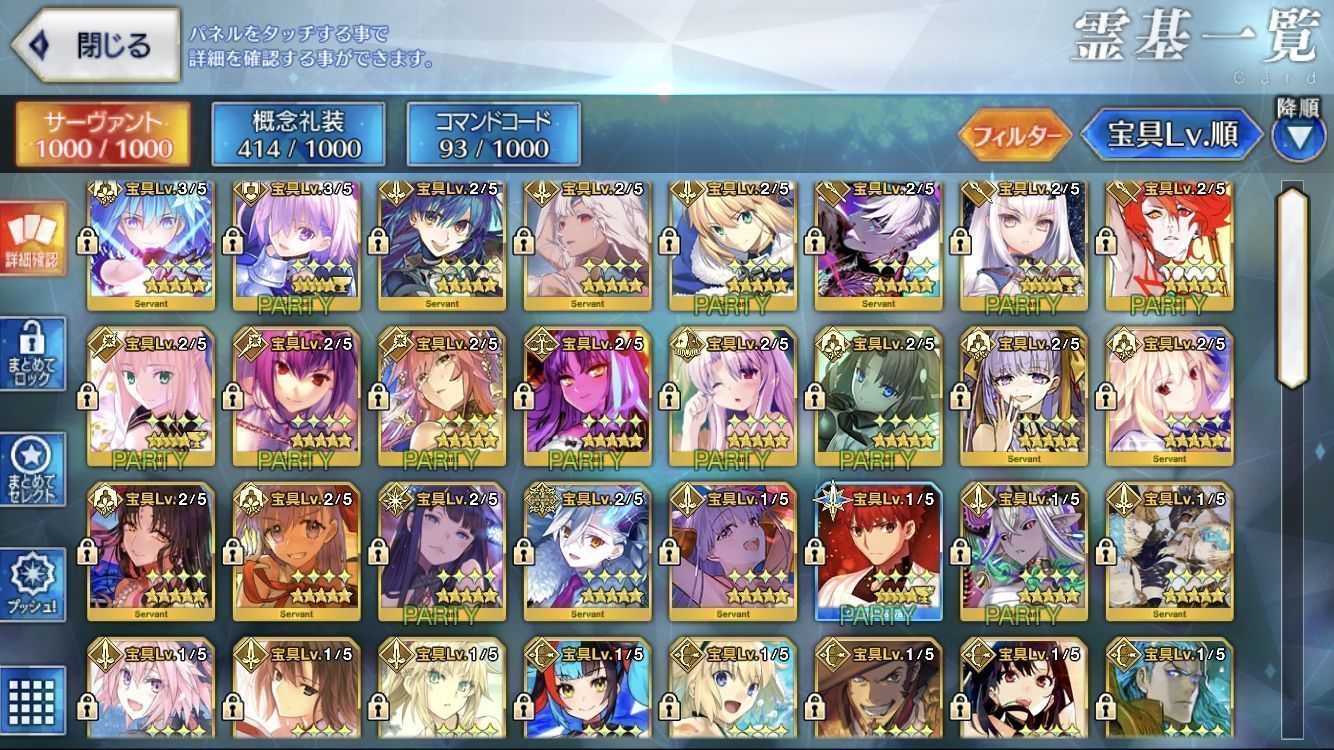Image resolution: width=1334 pixels, height=750 pixels.
Task: Pick the blonde saber servant in blue
Action: point(732,240)
